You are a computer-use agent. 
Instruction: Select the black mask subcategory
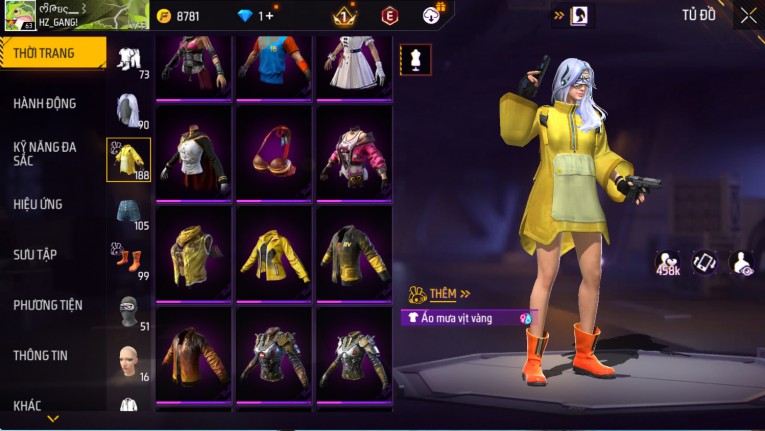[x=128, y=310]
